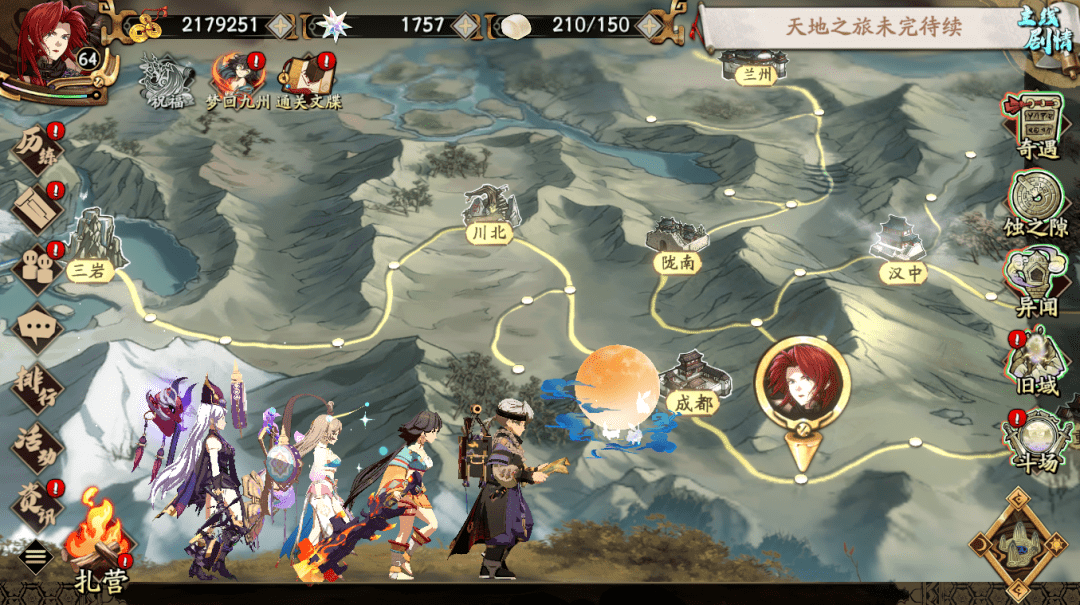Open the 历练 training menu
This screenshot has width=1080, height=605.
point(38,150)
